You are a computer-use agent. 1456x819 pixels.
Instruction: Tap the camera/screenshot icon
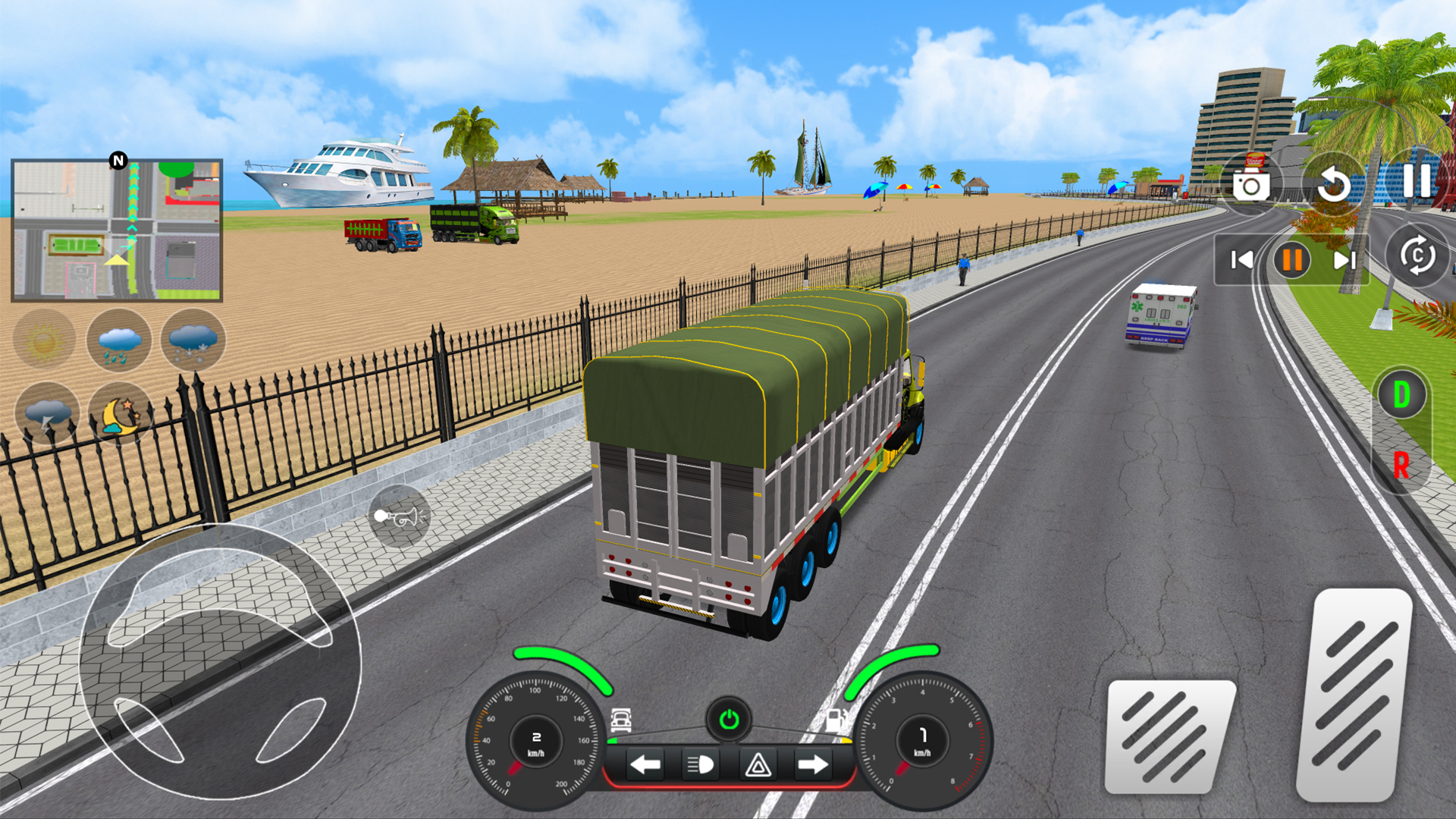coord(1253,184)
